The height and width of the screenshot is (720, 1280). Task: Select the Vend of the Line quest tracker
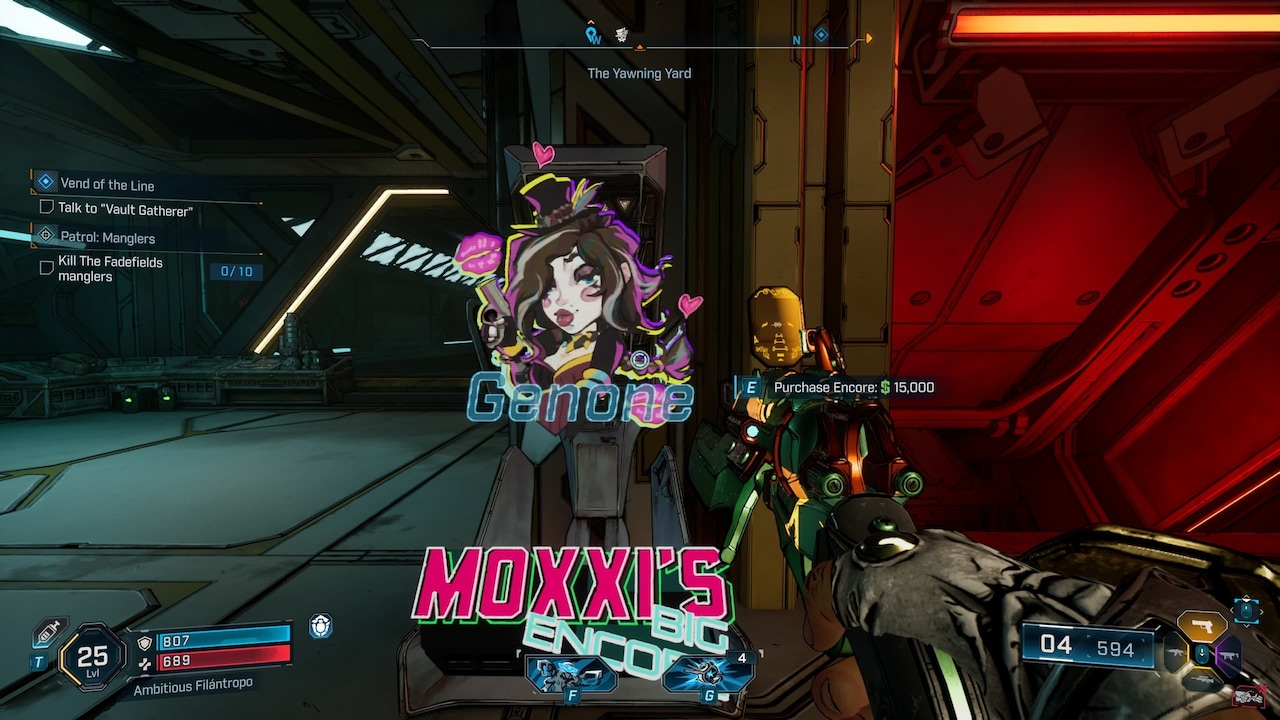click(x=106, y=184)
